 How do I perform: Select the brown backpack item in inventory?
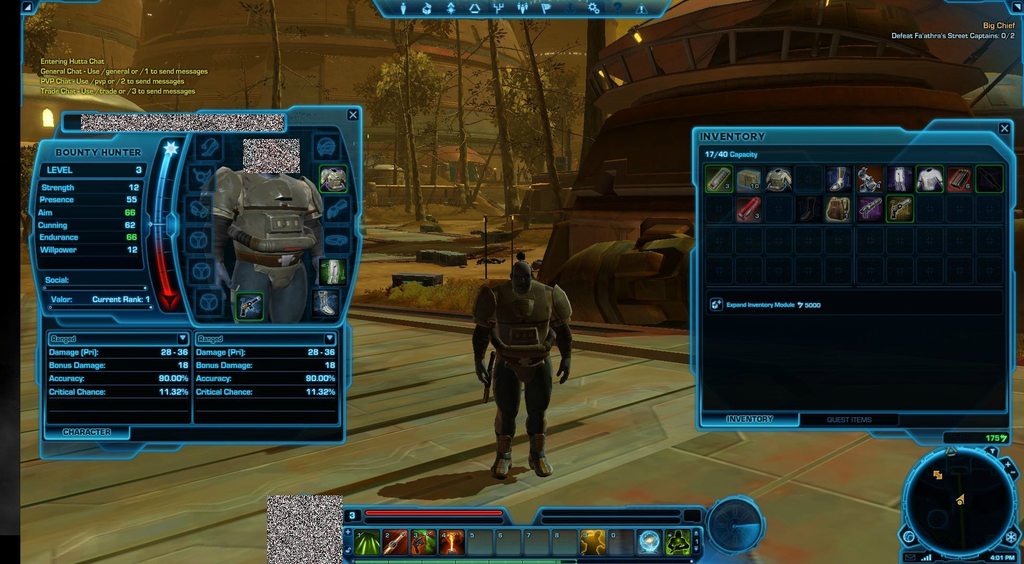tap(838, 209)
